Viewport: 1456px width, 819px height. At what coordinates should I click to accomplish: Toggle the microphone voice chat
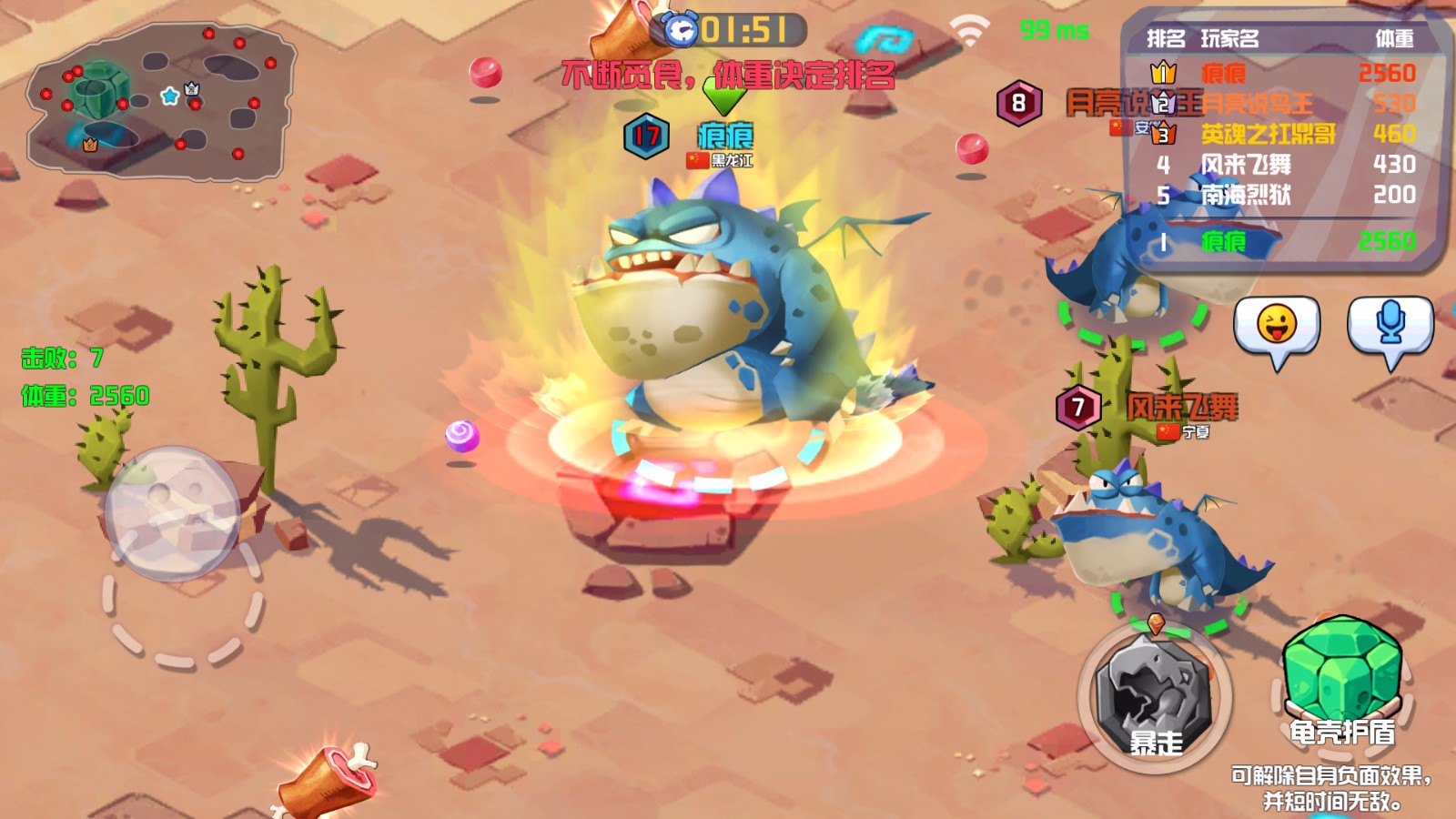point(1390,328)
